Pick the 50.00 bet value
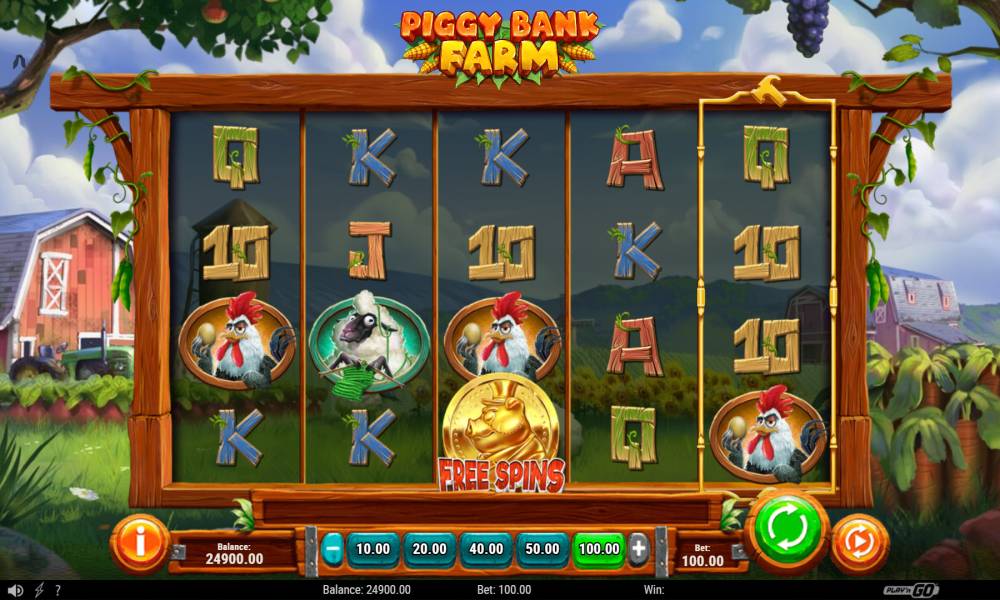The image size is (1000, 600). tap(542, 549)
